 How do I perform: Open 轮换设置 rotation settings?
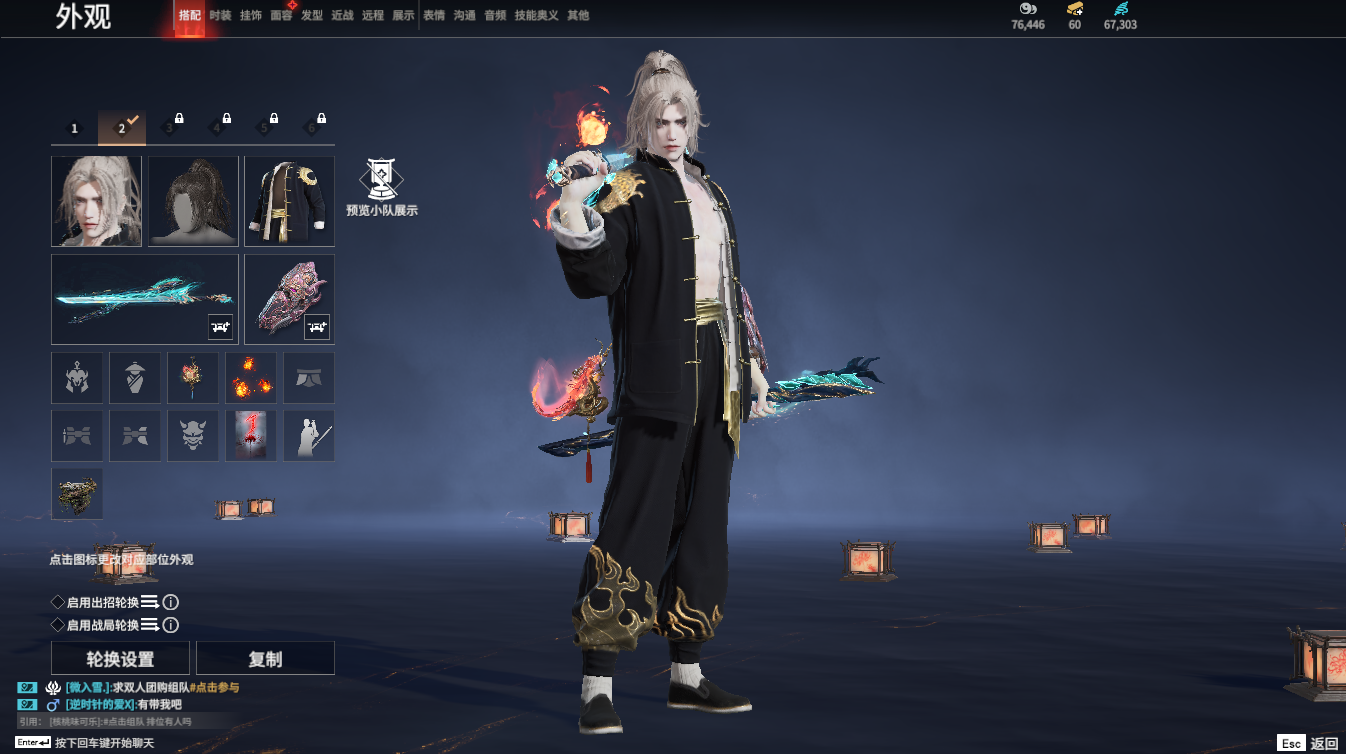pos(120,659)
